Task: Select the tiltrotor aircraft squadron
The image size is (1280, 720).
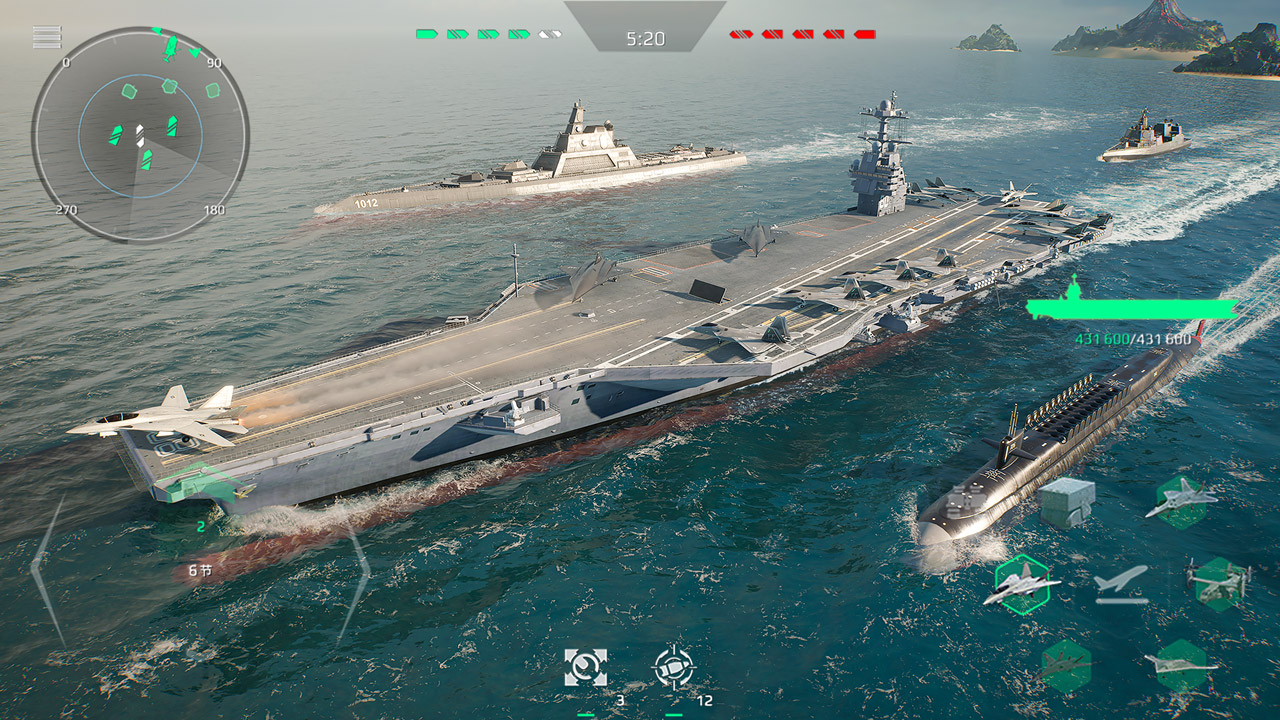Action: (x=1220, y=583)
